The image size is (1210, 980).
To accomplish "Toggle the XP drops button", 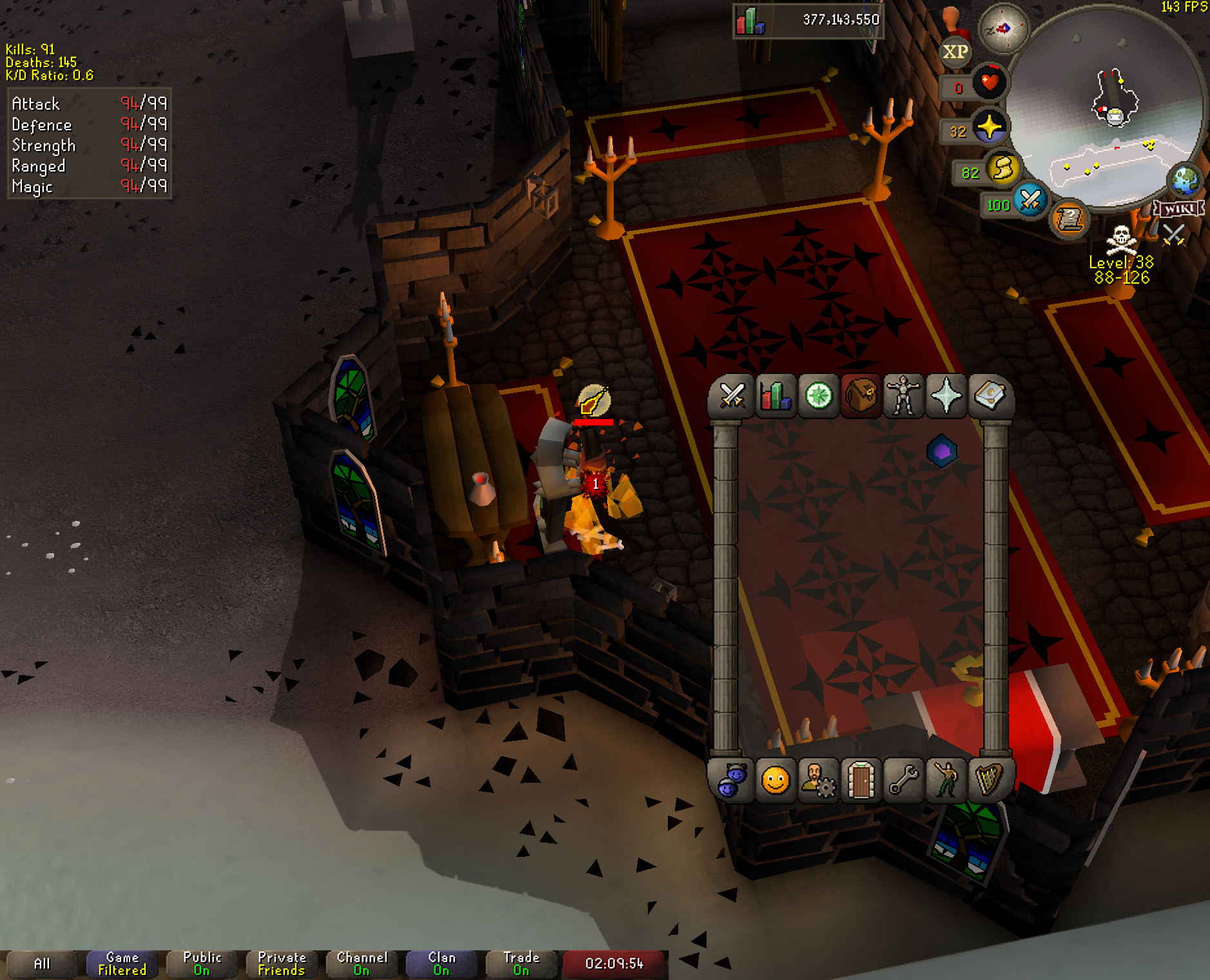I will [955, 52].
